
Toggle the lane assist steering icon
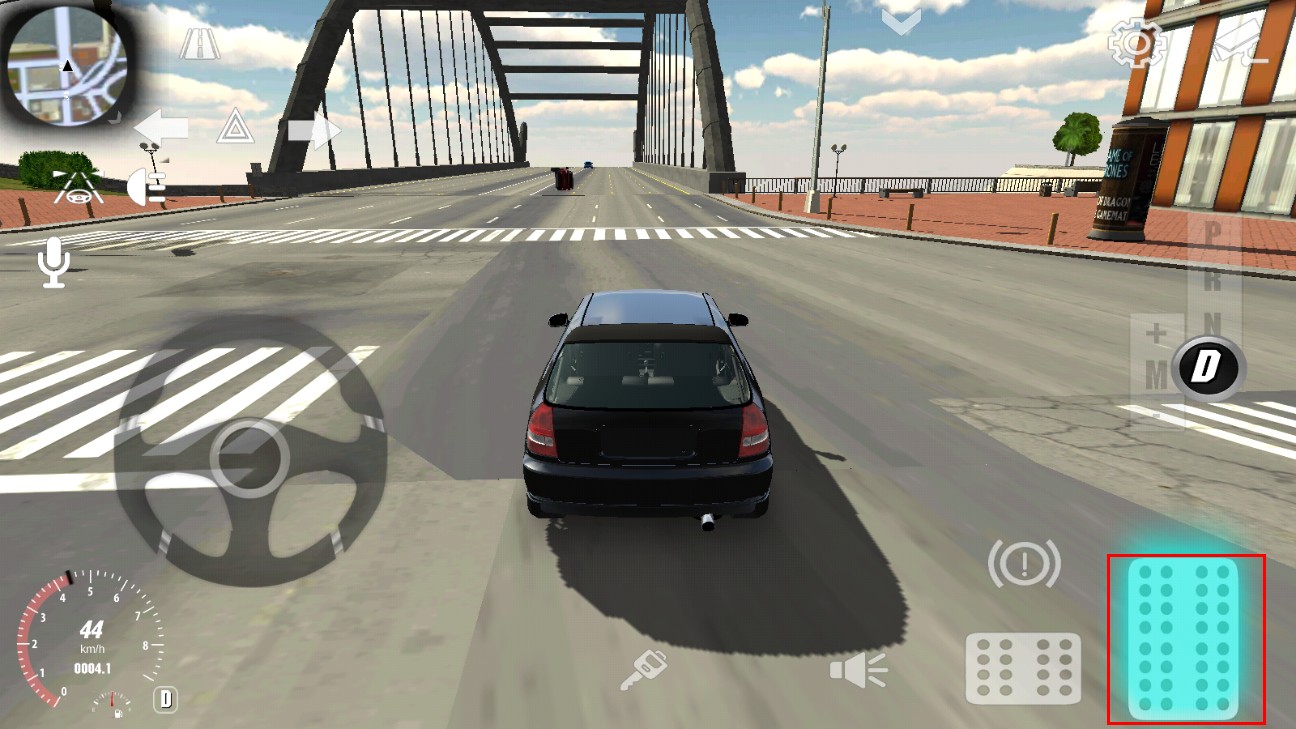click(78, 187)
